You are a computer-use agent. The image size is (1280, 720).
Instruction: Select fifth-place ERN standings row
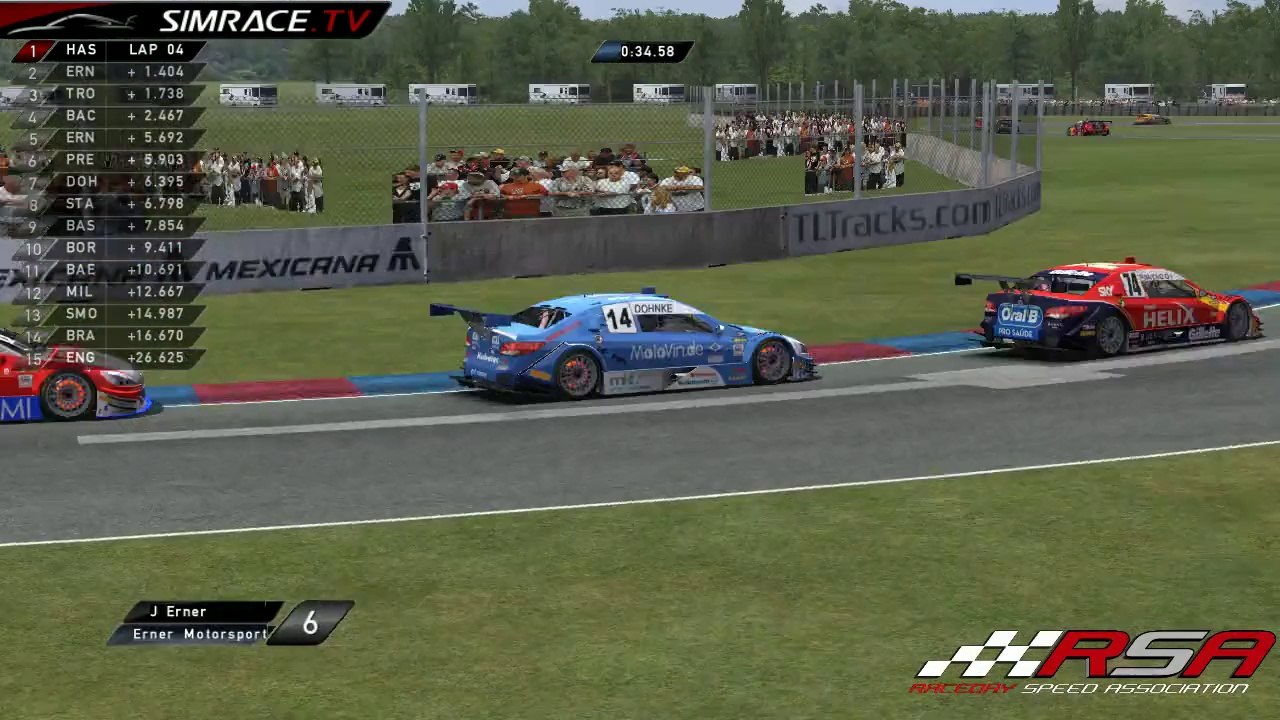click(108, 138)
